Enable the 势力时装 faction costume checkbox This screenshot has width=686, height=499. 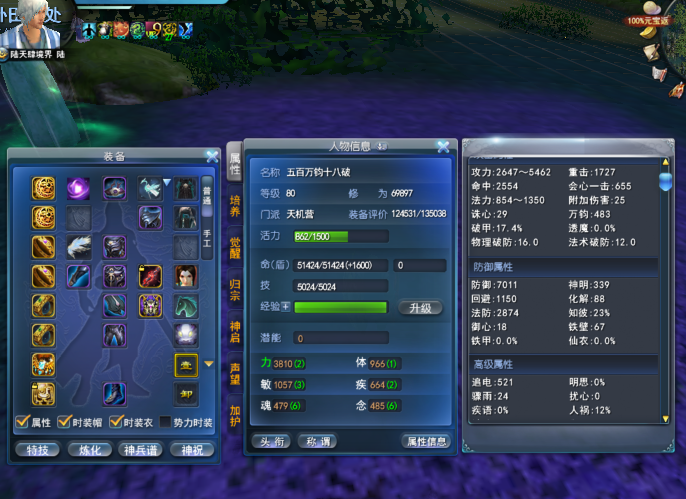166,422
